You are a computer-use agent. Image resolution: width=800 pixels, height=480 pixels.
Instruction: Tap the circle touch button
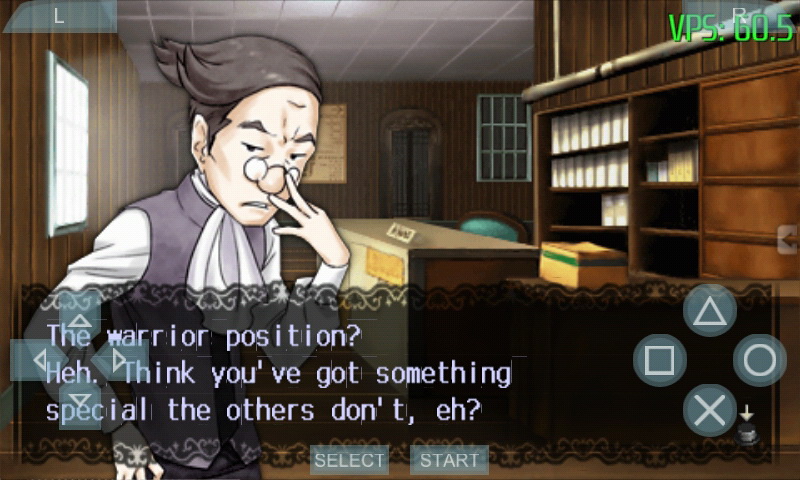pyautogui.click(x=760, y=360)
